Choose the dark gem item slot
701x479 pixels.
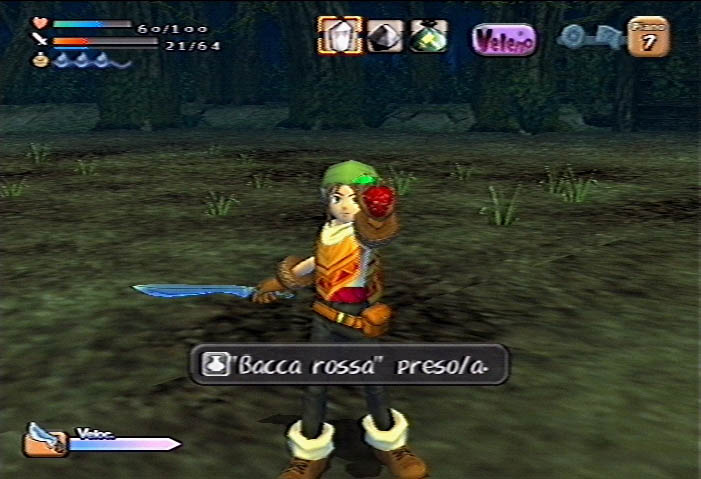385,37
